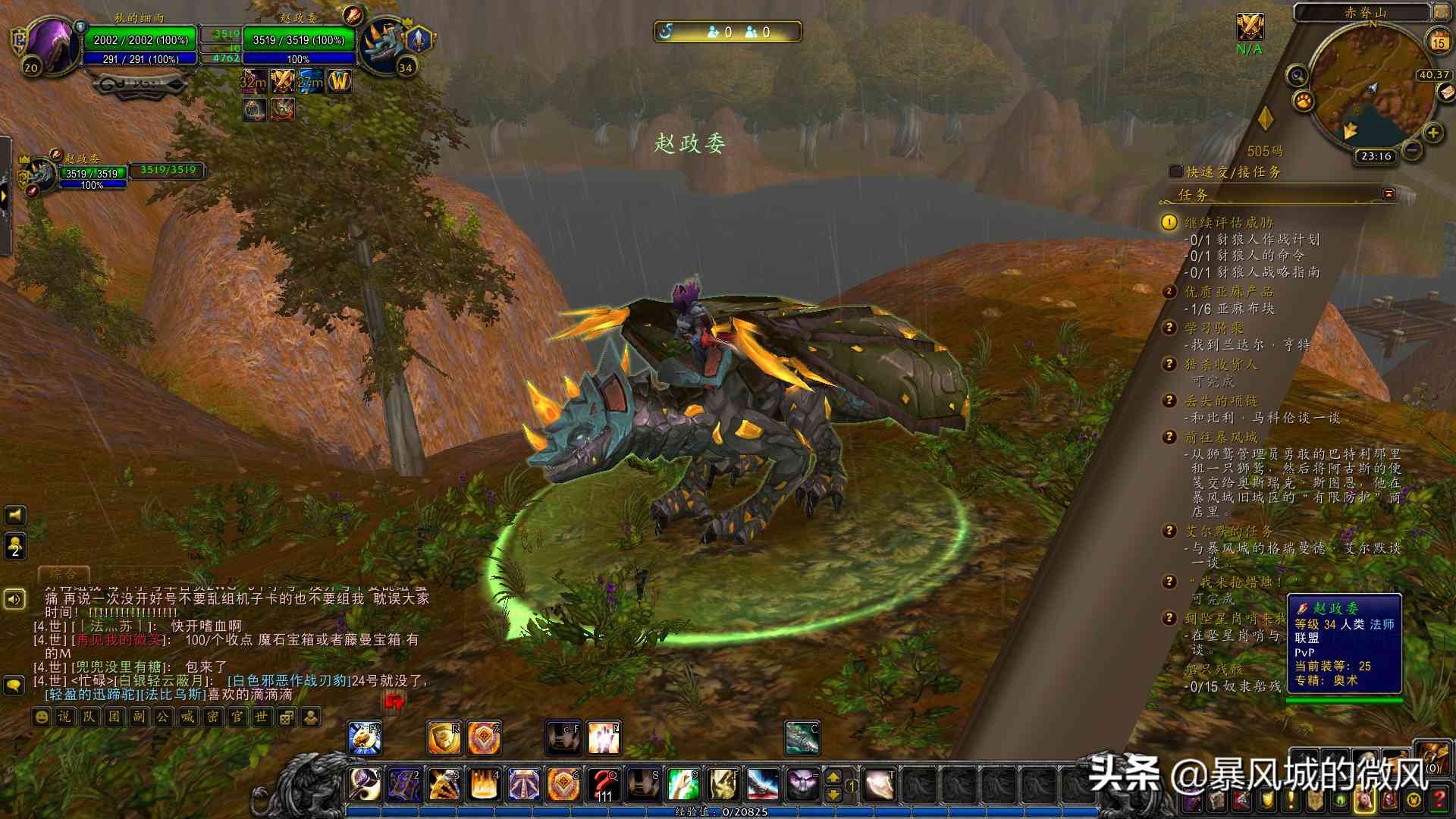This screenshot has height=819, width=1456.
Task: Click the 白色邪恶作战刃豹 chat link
Action: click(289, 681)
